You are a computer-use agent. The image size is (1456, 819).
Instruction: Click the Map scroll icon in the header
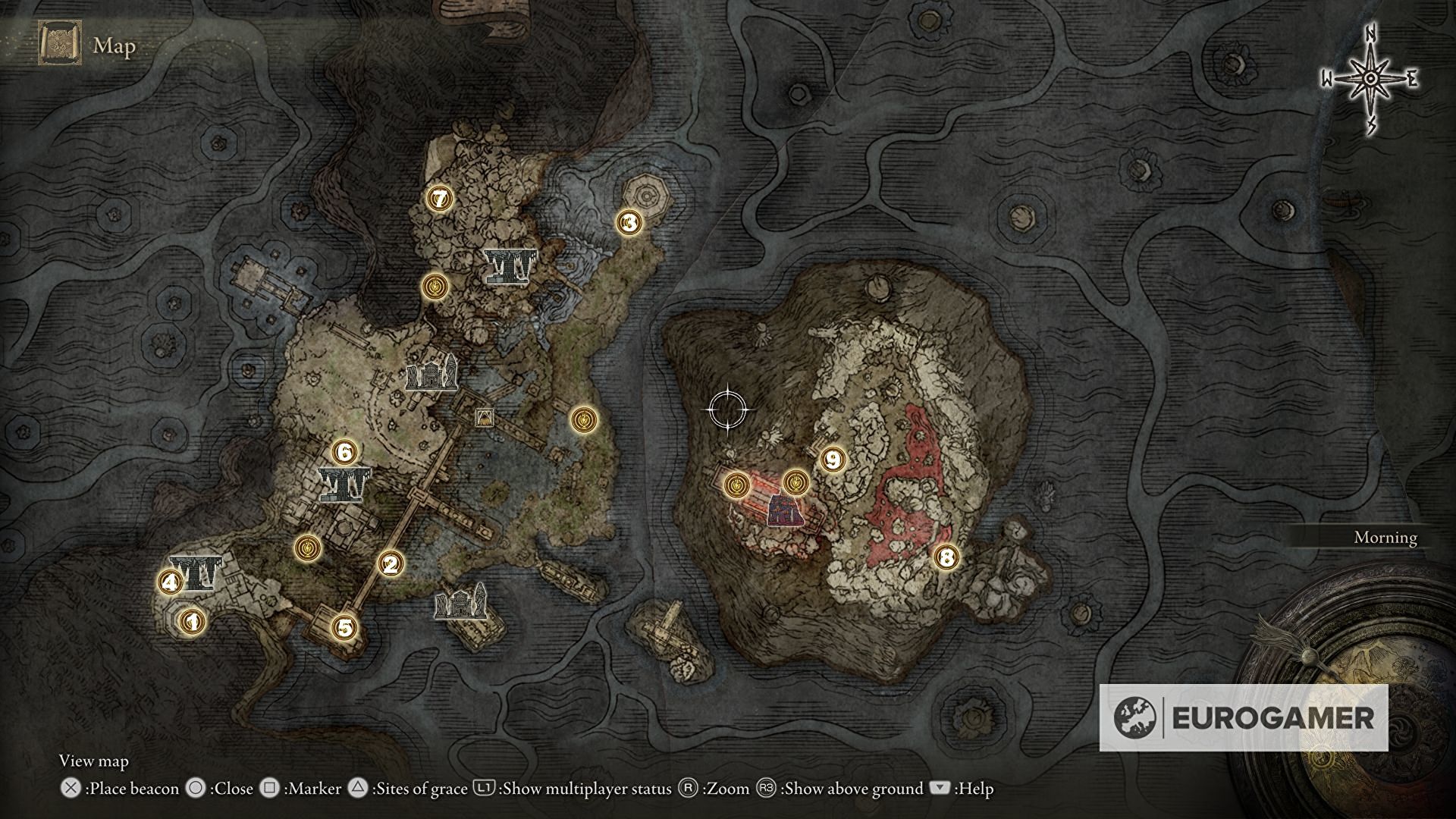pos(58,45)
